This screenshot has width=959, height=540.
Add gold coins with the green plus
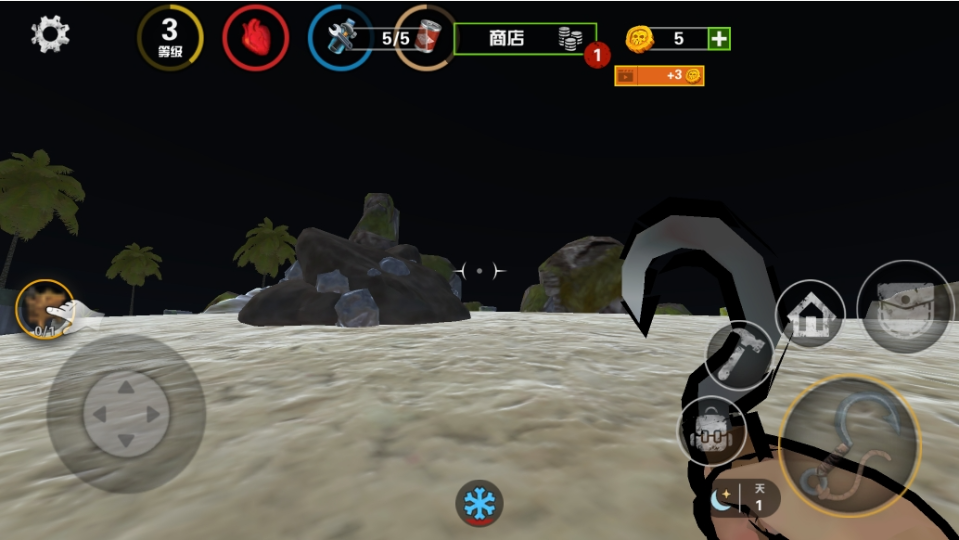(x=719, y=39)
